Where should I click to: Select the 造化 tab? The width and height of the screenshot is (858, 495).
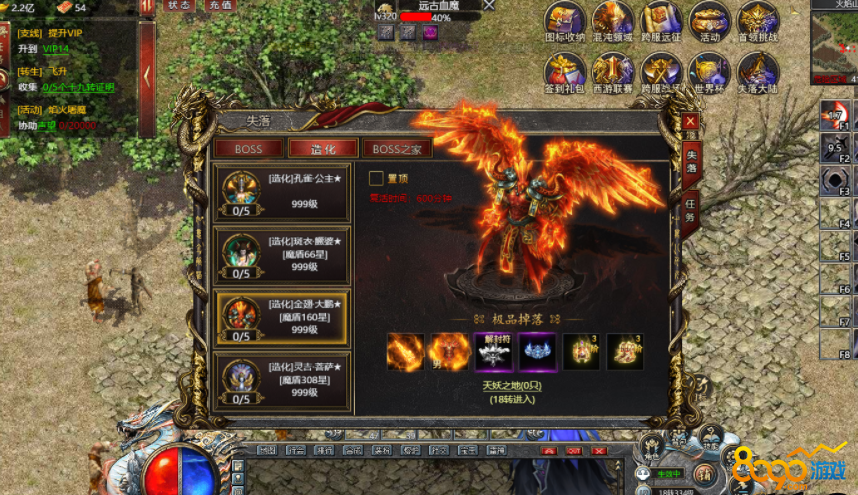[x=323, y=149]
